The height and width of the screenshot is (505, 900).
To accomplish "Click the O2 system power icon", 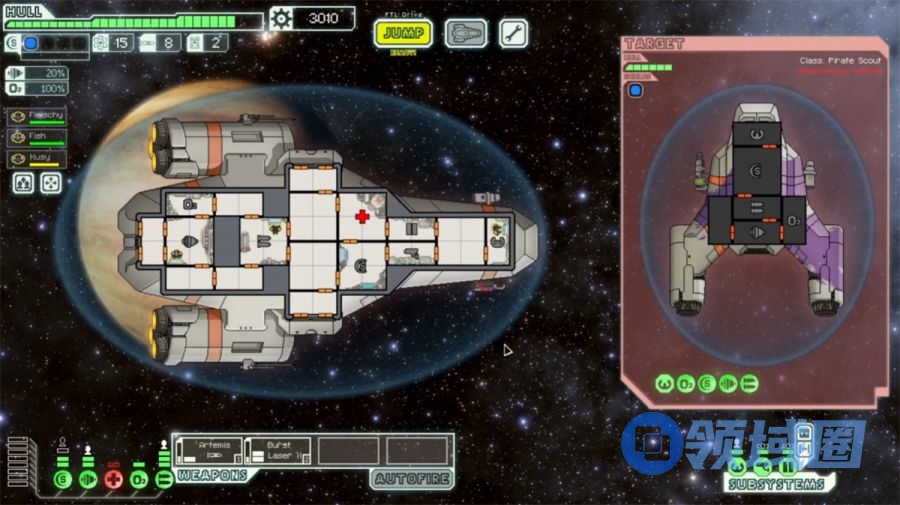I will pos(140,480).
